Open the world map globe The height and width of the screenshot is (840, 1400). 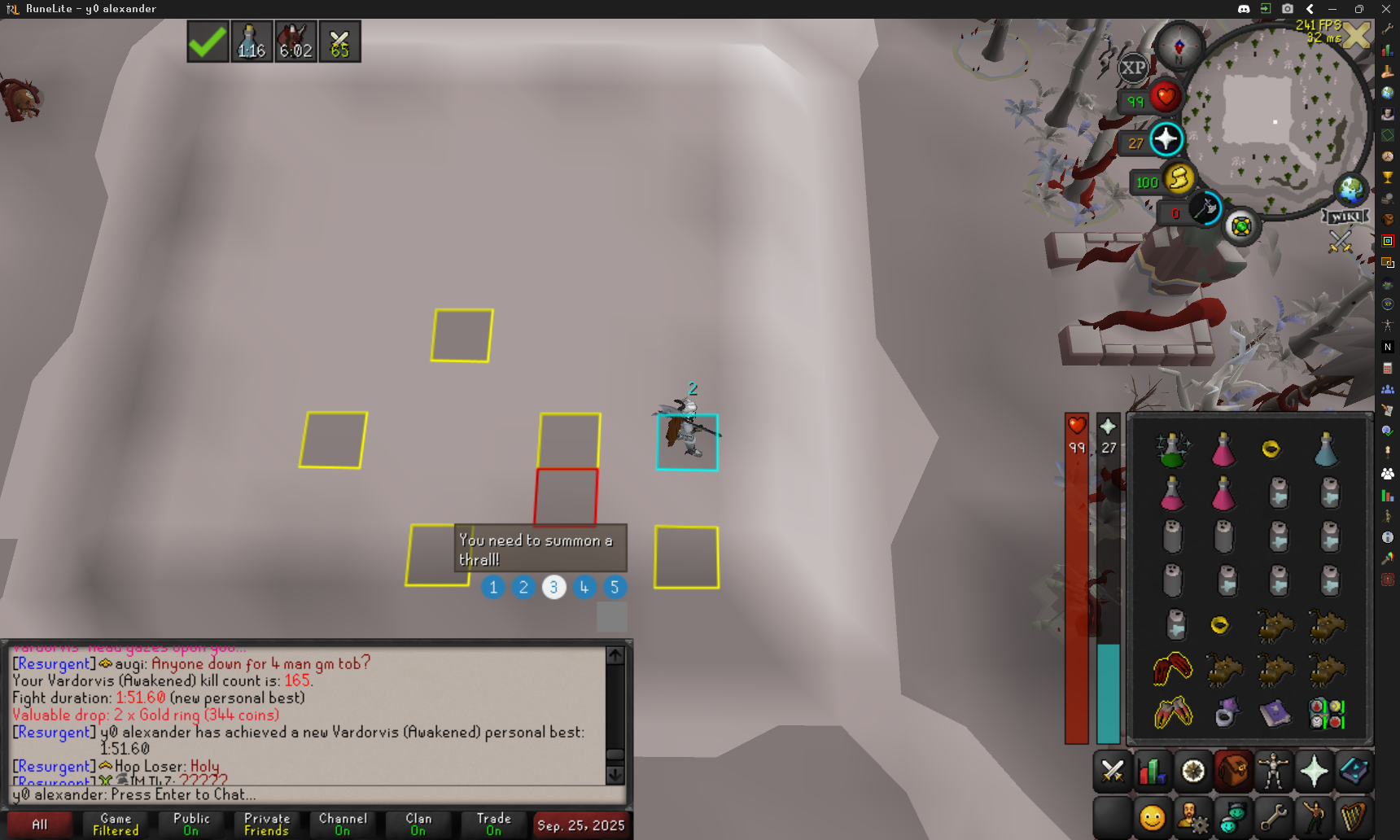[1351, 190]
